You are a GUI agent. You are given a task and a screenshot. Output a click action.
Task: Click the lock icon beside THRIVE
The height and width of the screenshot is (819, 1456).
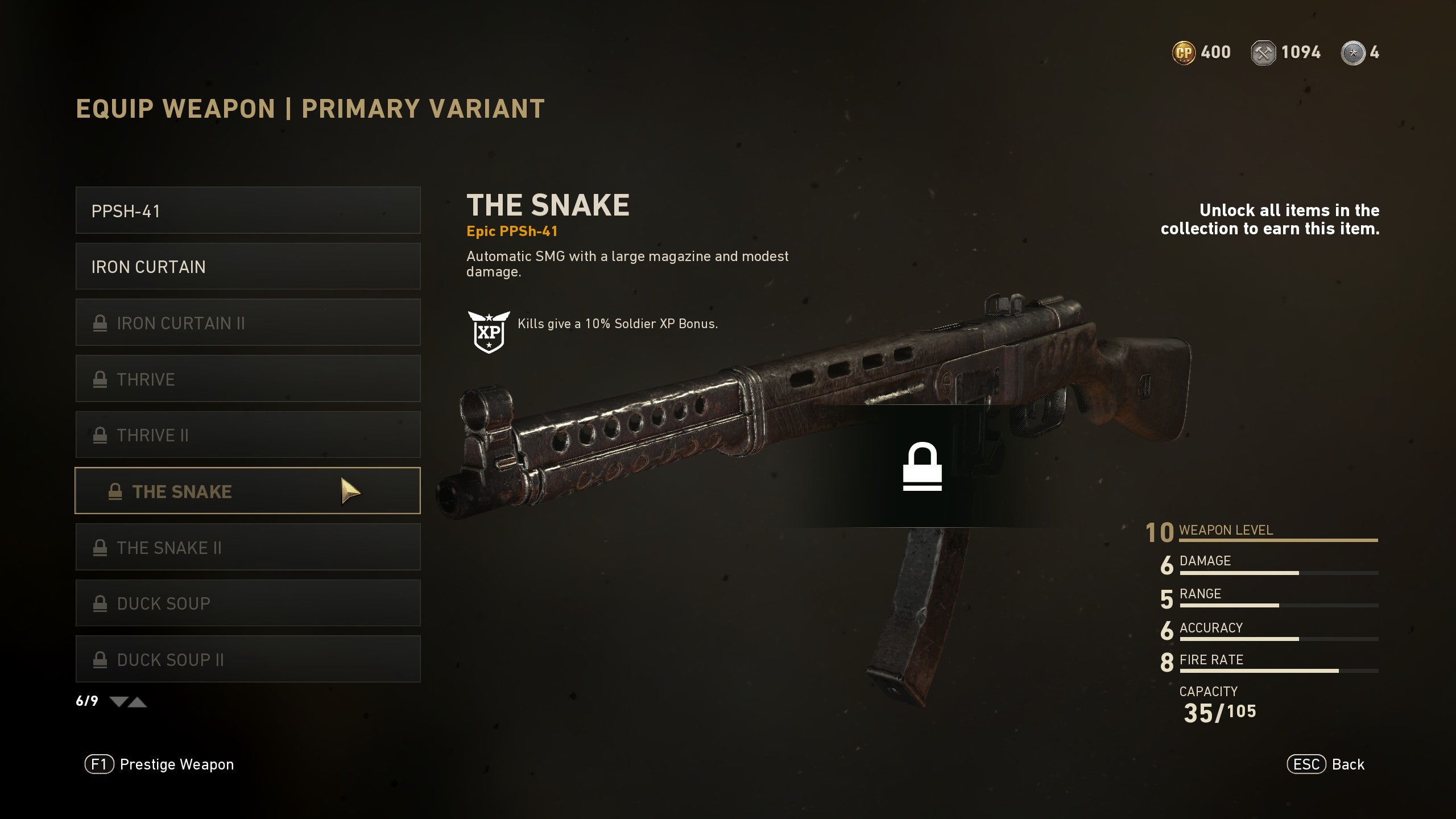[101, 379]
